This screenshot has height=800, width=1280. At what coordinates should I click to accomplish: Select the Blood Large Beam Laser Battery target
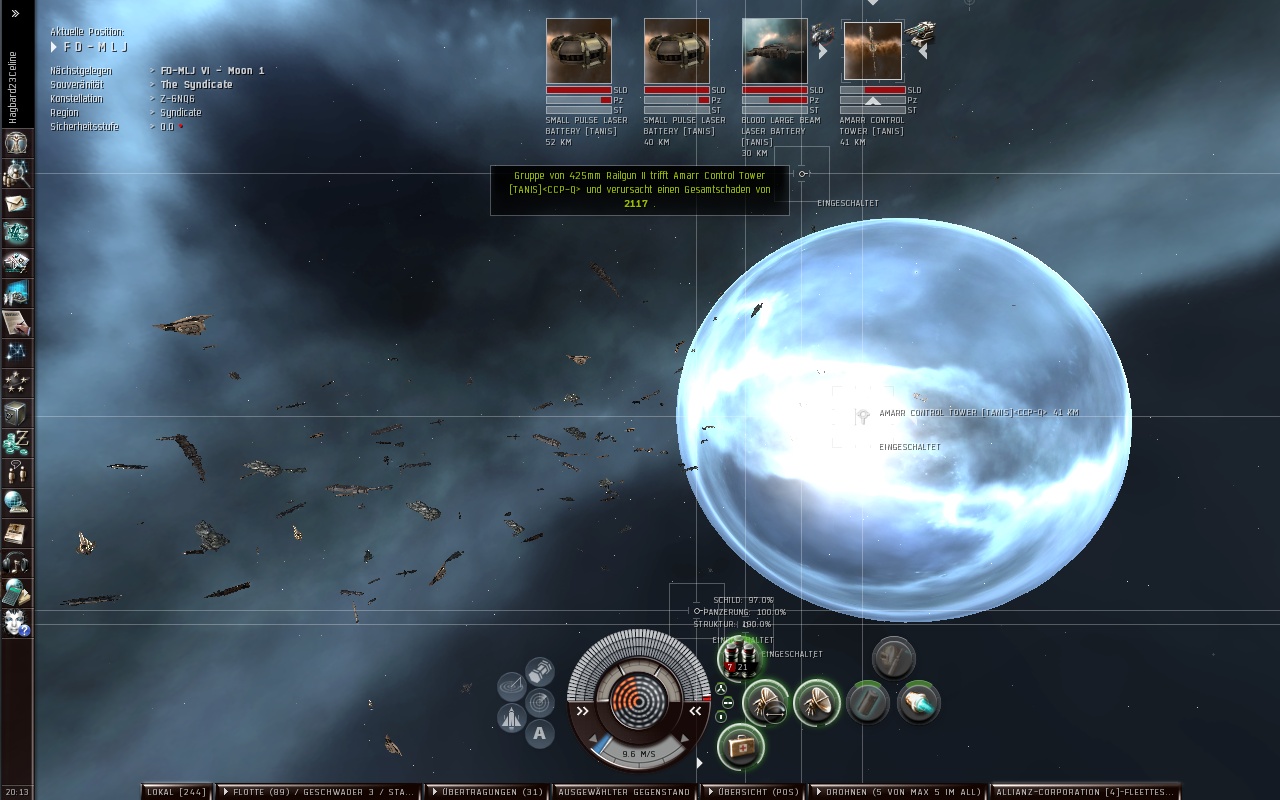click(774, 51)
